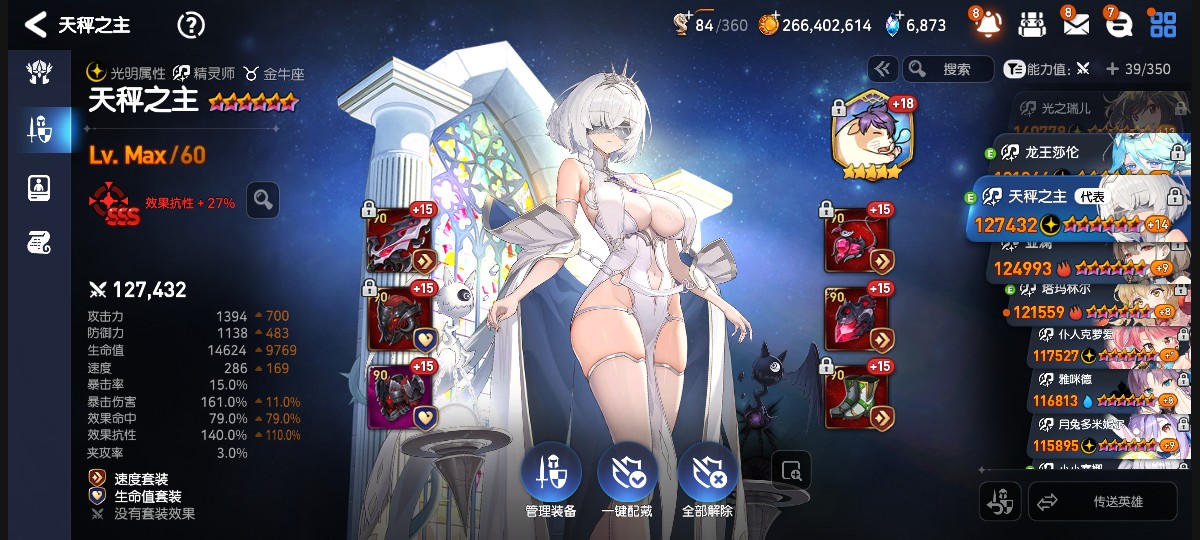This screenshot has height=540, width=1200.
Task: Click the hero search box
Action: 948,69
